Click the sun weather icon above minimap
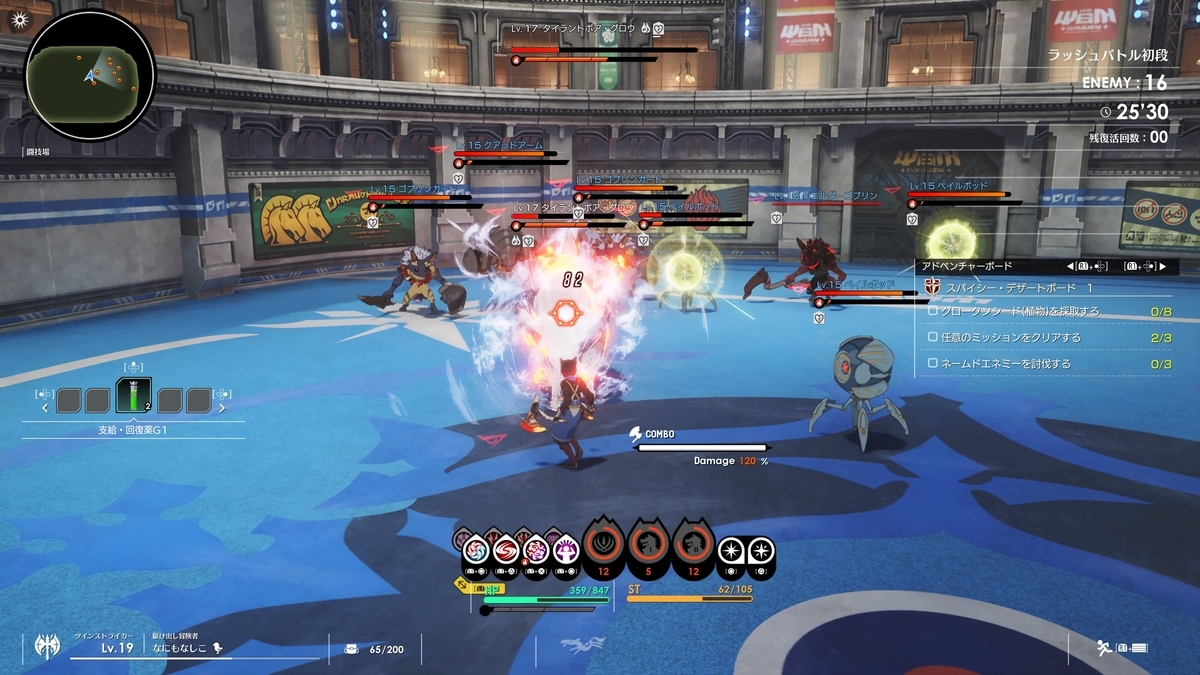This screenshot has height=675, width=1200. pos(17,18)
